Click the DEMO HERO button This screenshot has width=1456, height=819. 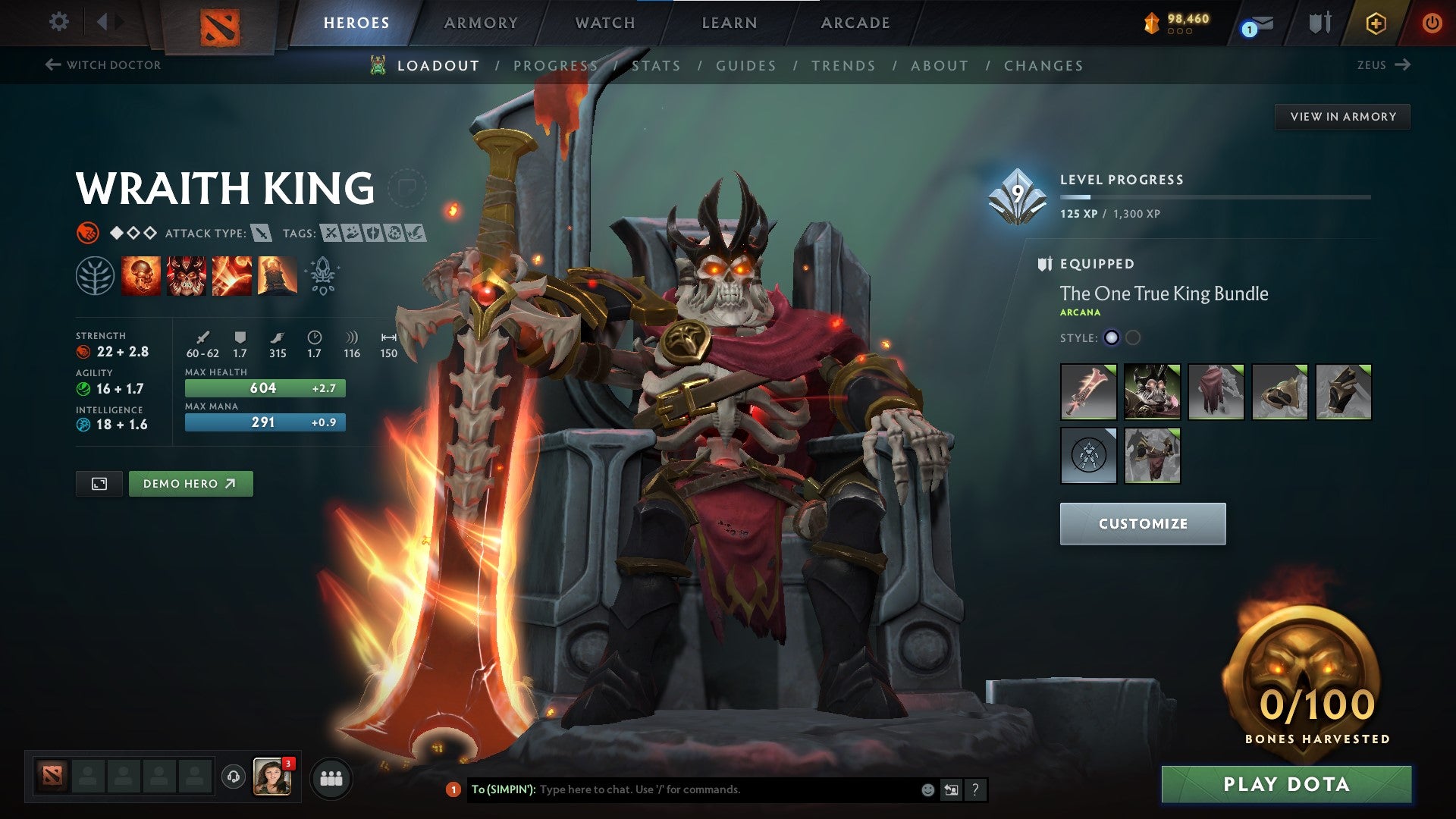[x=190, y=483]
